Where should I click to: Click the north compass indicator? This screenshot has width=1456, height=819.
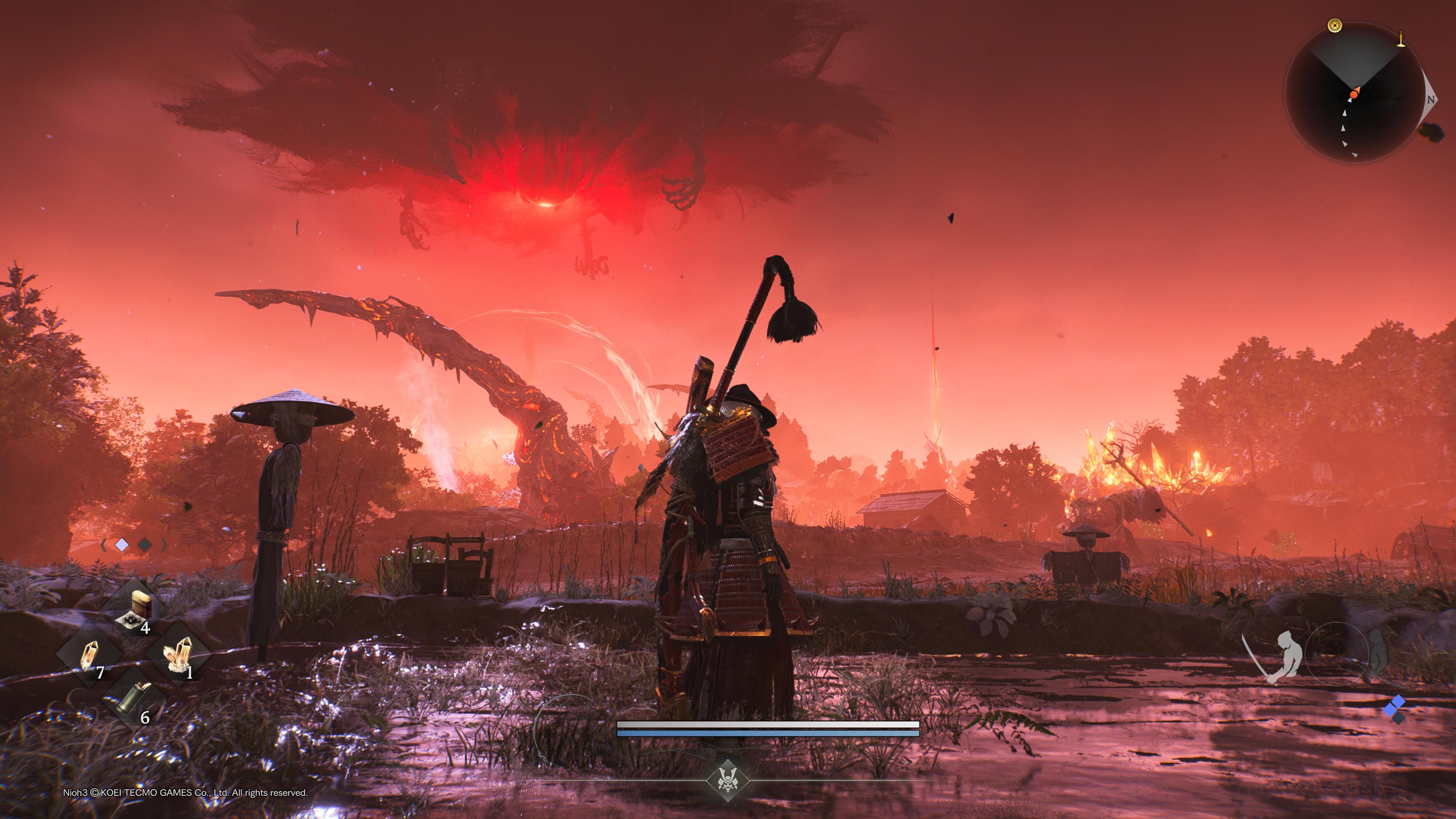(1431, 99)
